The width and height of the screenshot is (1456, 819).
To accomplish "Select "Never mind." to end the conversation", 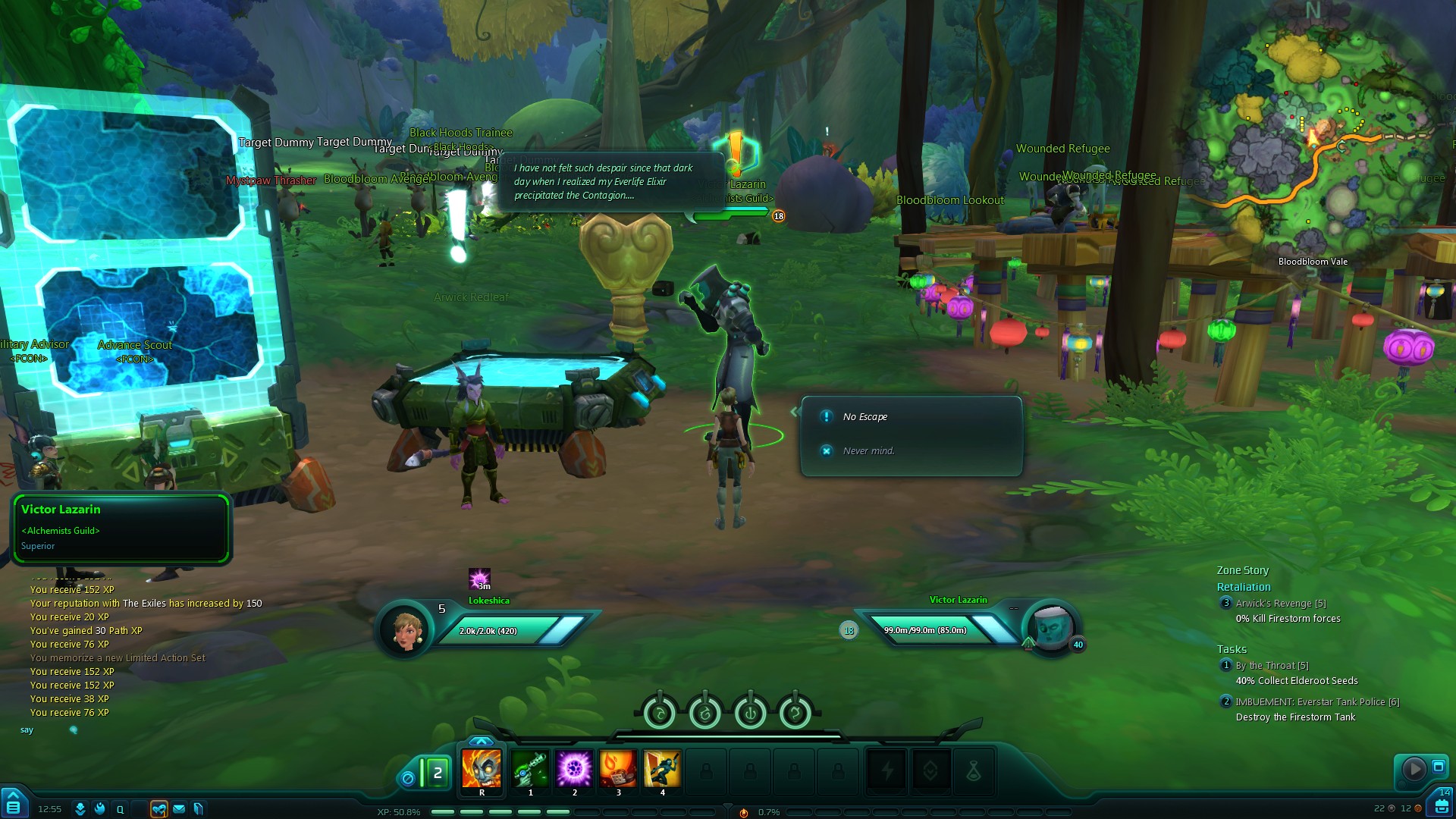I will click(868, 451).
